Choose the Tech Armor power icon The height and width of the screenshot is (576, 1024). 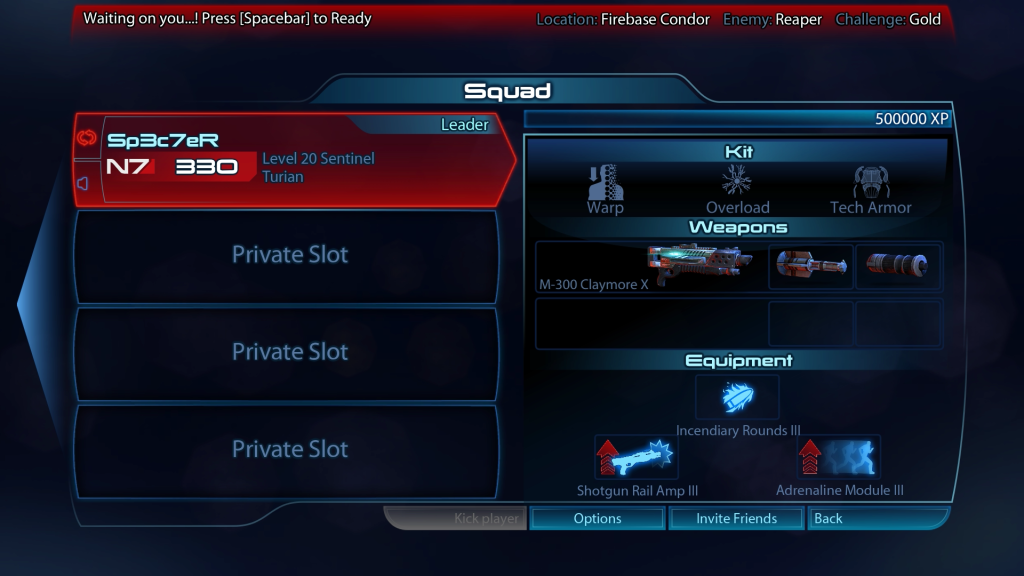click(x=870, y=184)
